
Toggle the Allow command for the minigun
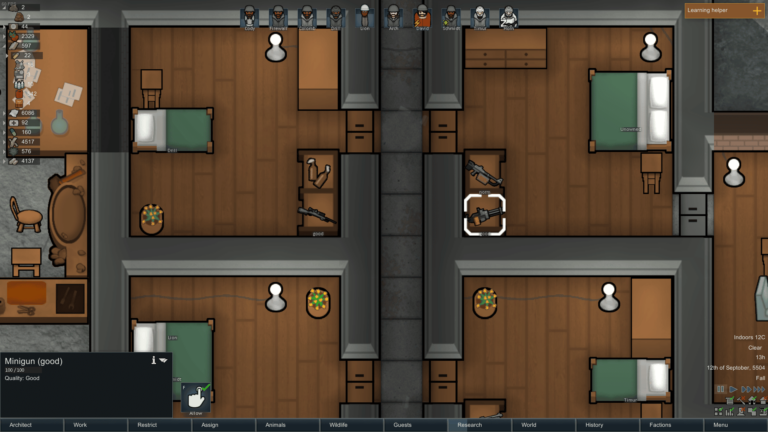[x=196, y=396]
